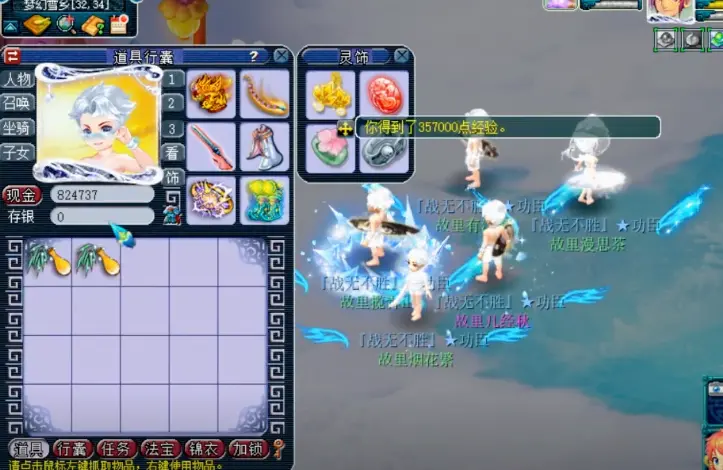Screen dimensions: 723x470
Task: Select the purple lightning belt equipment slot
Action: coord(211,199)
